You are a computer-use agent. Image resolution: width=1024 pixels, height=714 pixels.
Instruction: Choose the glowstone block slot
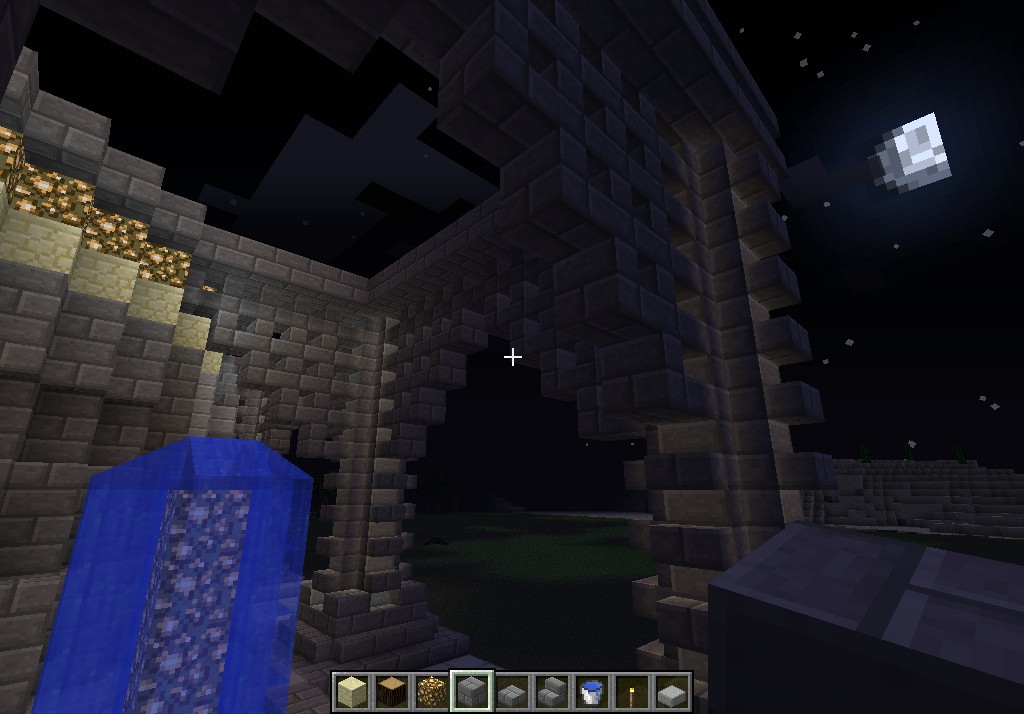(x=432, y=691)
